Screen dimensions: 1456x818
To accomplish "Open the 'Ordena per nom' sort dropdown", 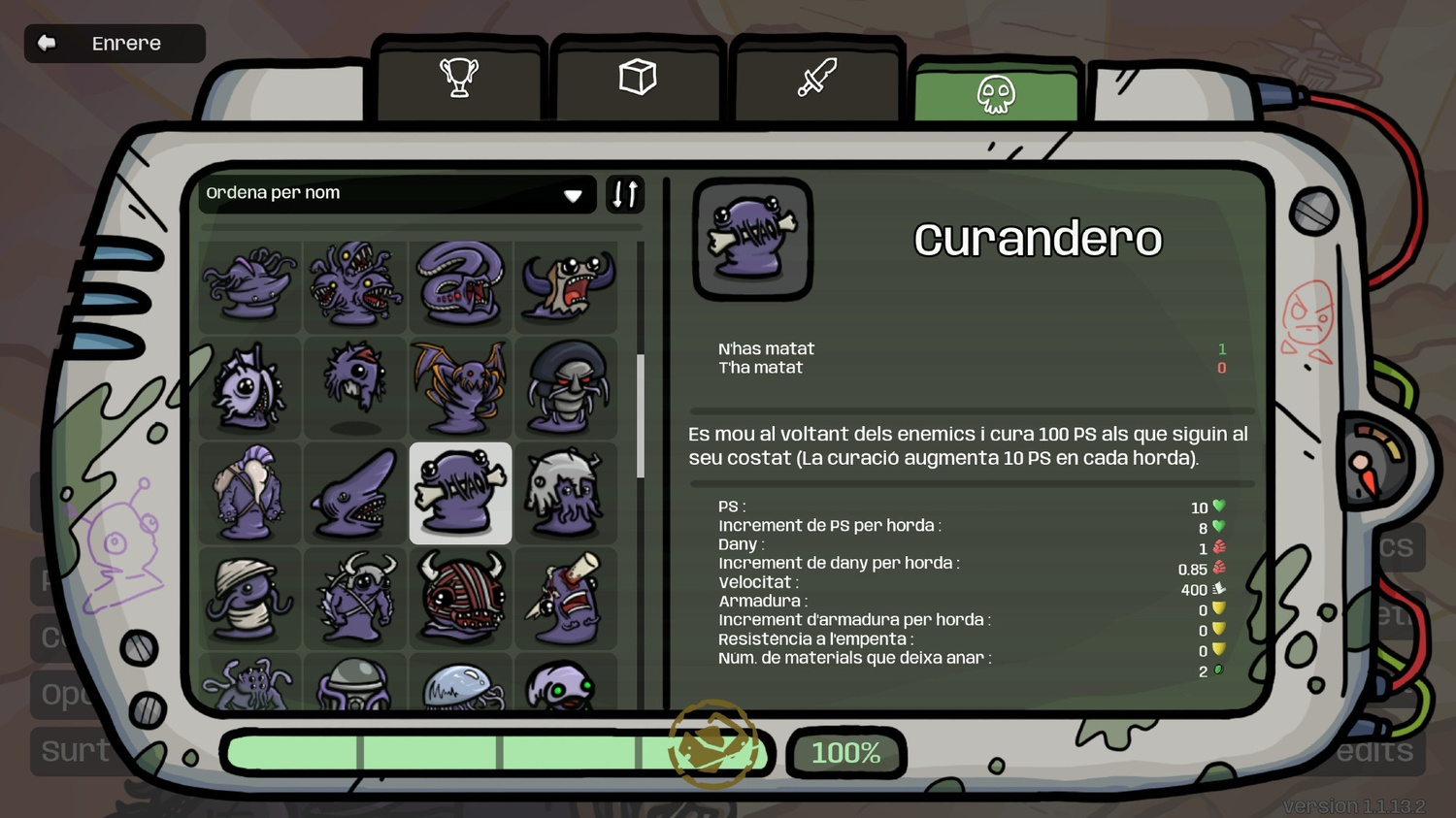I will 396,193.
